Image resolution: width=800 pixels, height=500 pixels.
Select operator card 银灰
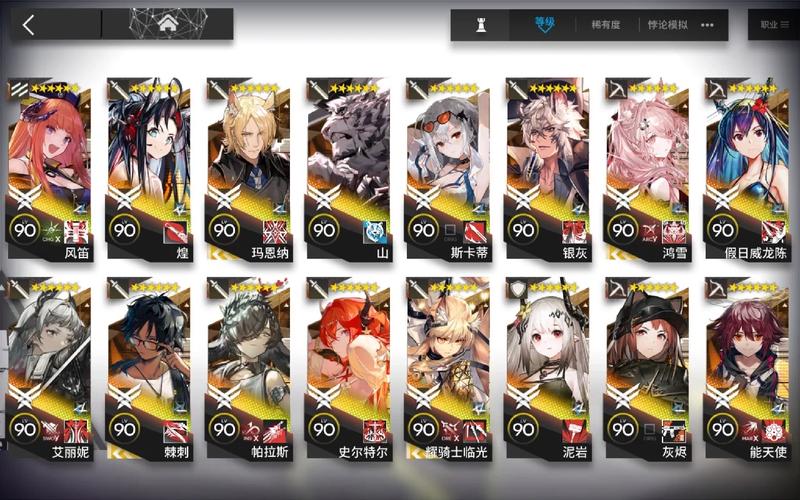pos(546,165)
